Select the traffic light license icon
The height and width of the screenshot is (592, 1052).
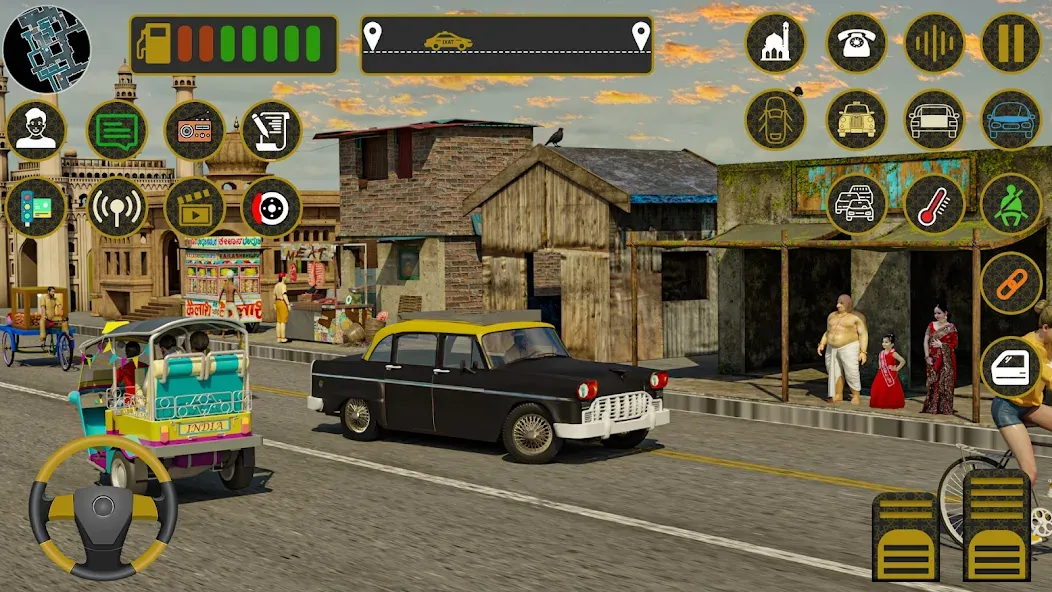pyautogui.click(x=36, y=207)
